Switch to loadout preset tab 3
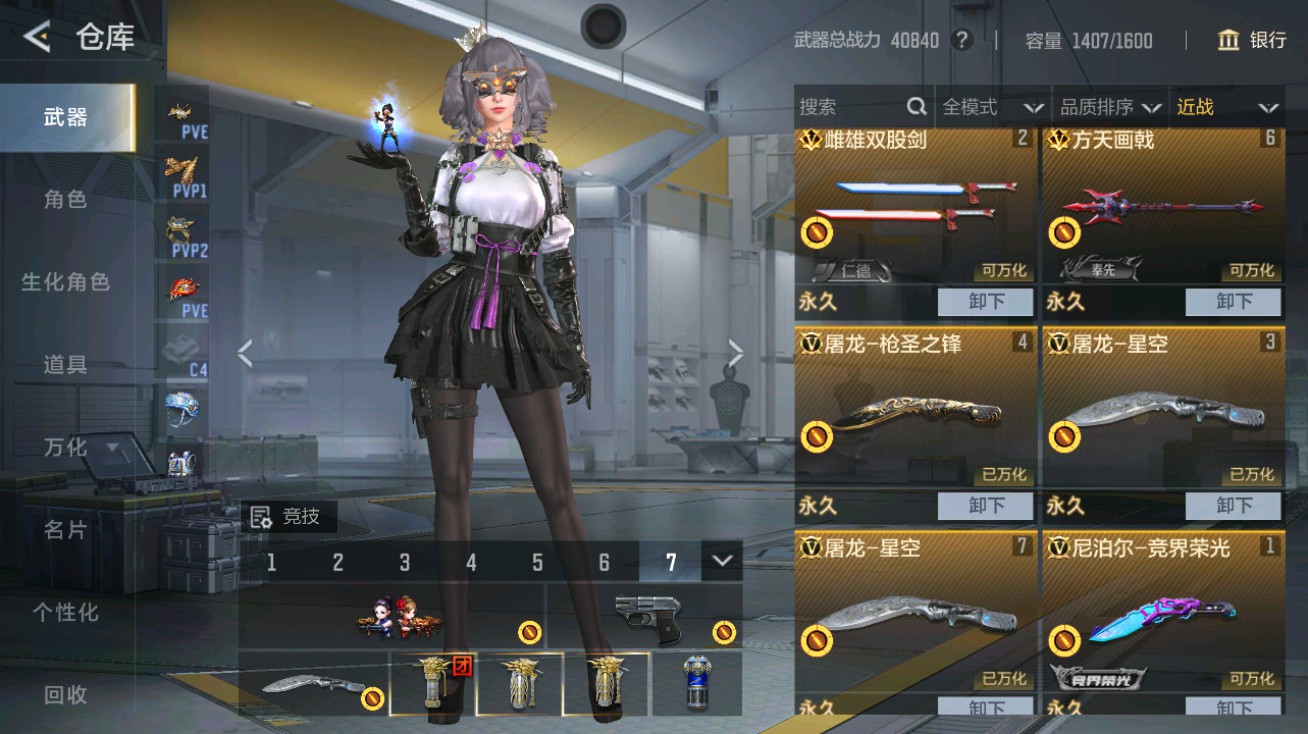 tap(404, 563)
